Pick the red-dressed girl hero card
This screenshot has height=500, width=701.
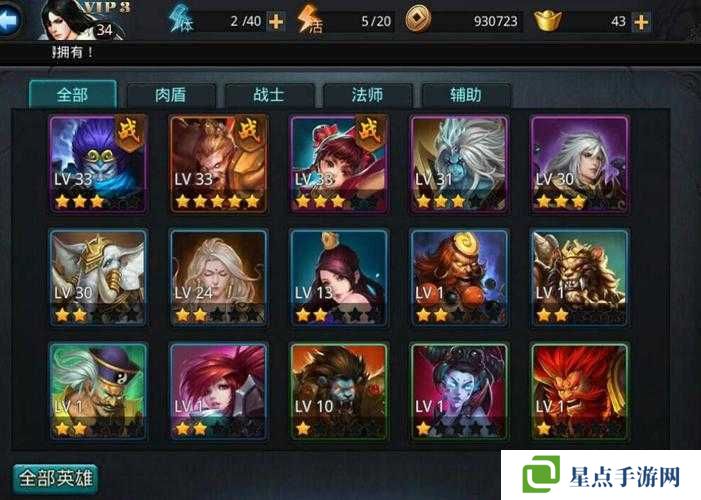[338, 163]
